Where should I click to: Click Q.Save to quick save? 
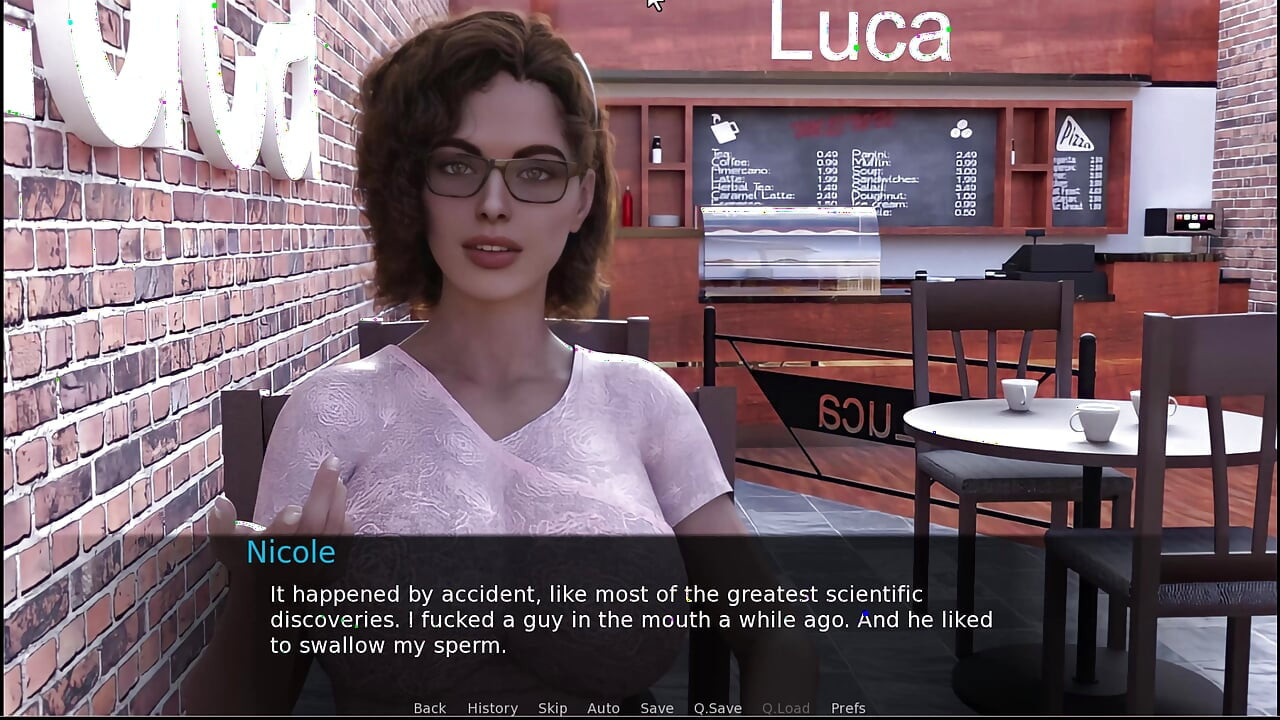tap(718, 708)
